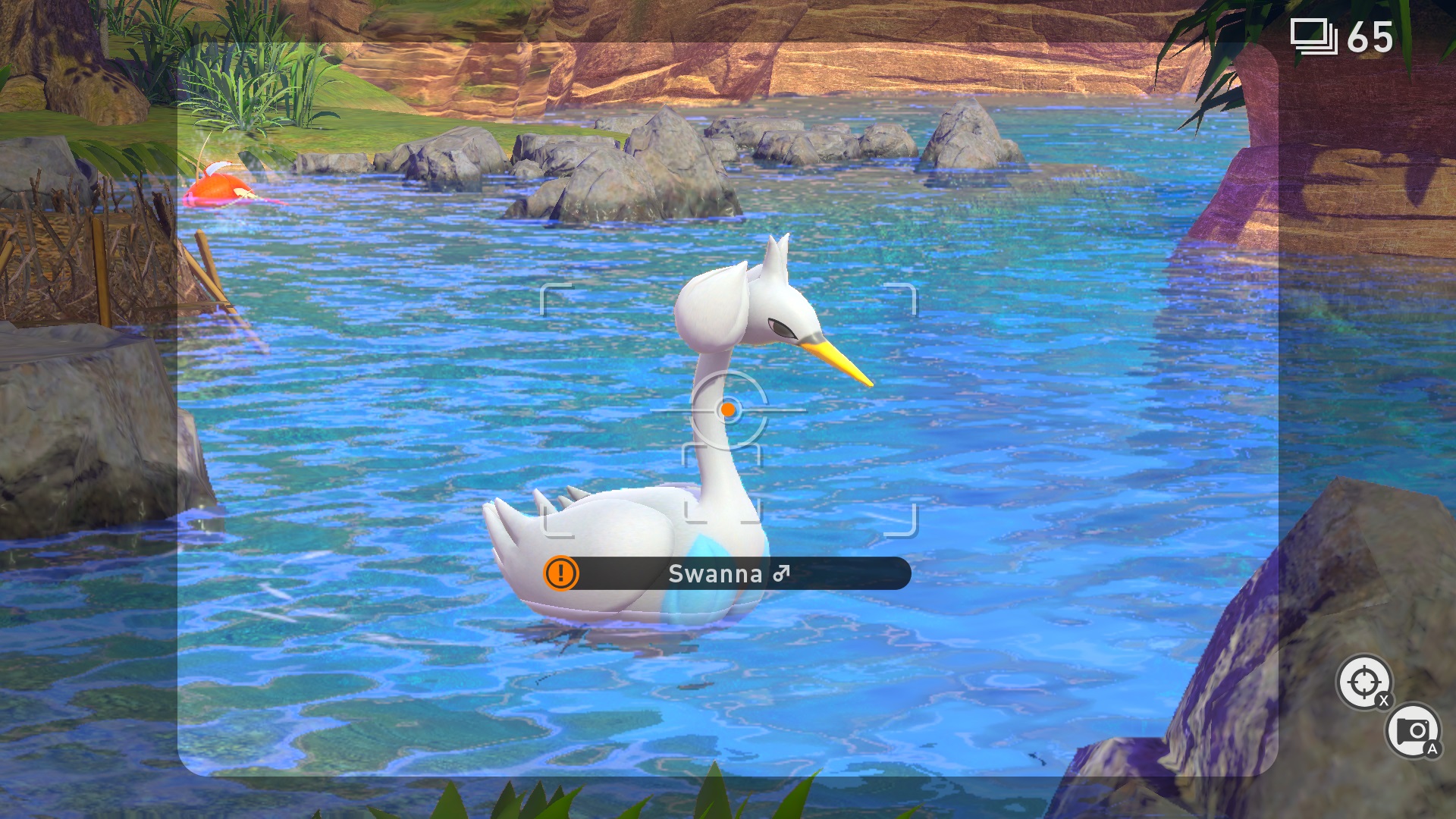Activate the scan crosshair icon

coord(1363,682)
